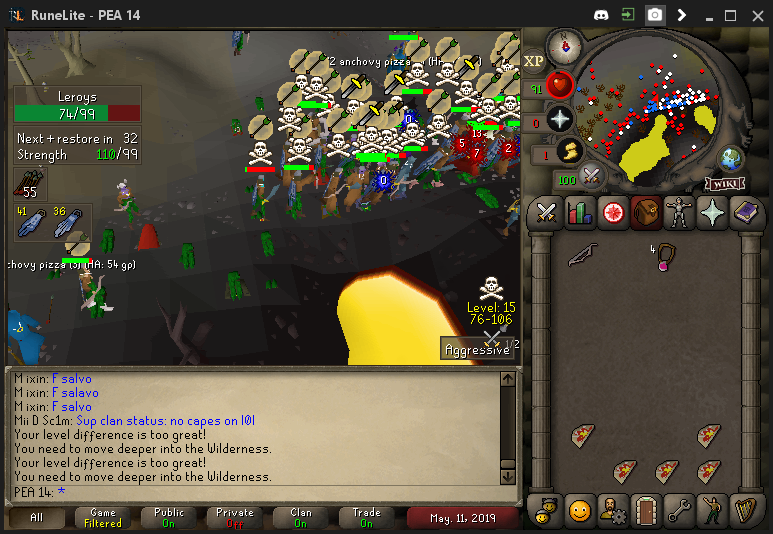Toggle the Private chat filter
The width and height of the screenshot is (773, 534).
234,518
